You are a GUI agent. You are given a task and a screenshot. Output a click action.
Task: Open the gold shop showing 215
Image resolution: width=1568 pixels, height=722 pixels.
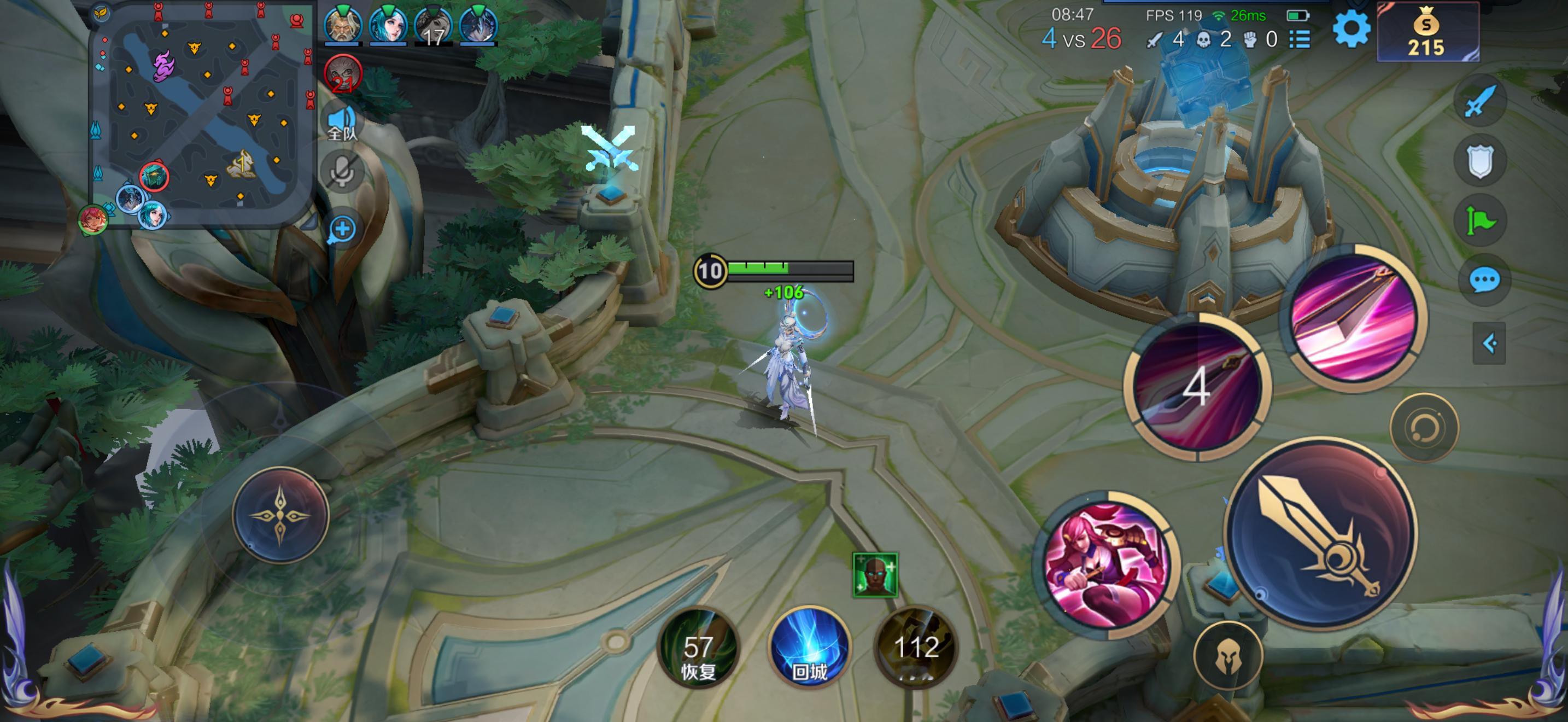pos(1427,33)
